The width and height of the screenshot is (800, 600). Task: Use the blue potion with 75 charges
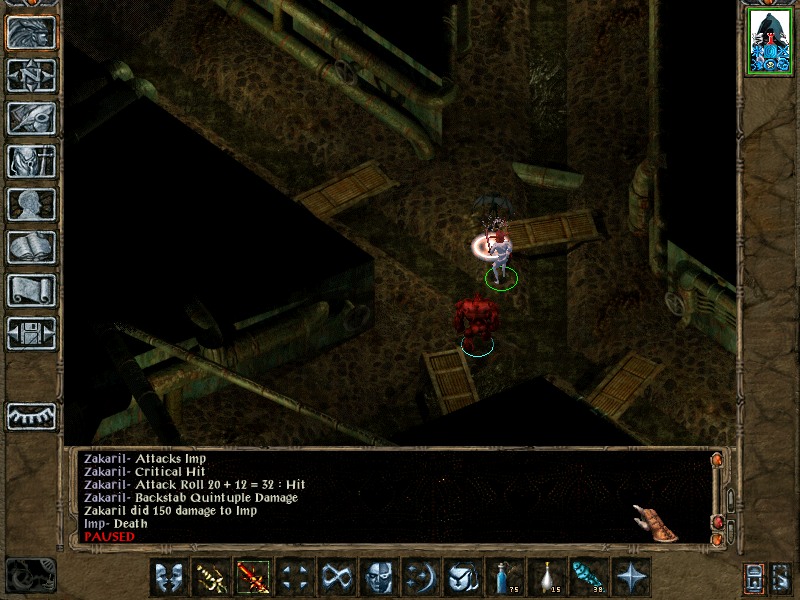(503, 577)
